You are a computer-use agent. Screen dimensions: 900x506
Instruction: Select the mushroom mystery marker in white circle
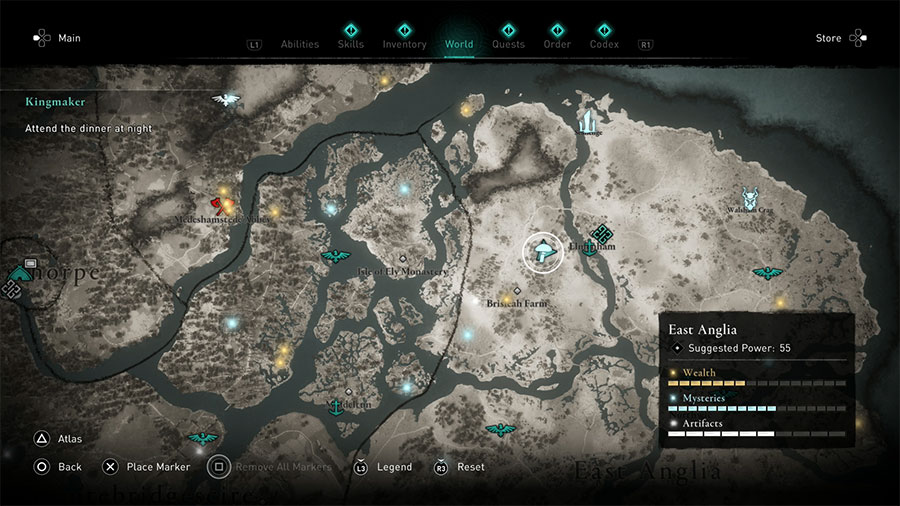click(x=543, y=251)
